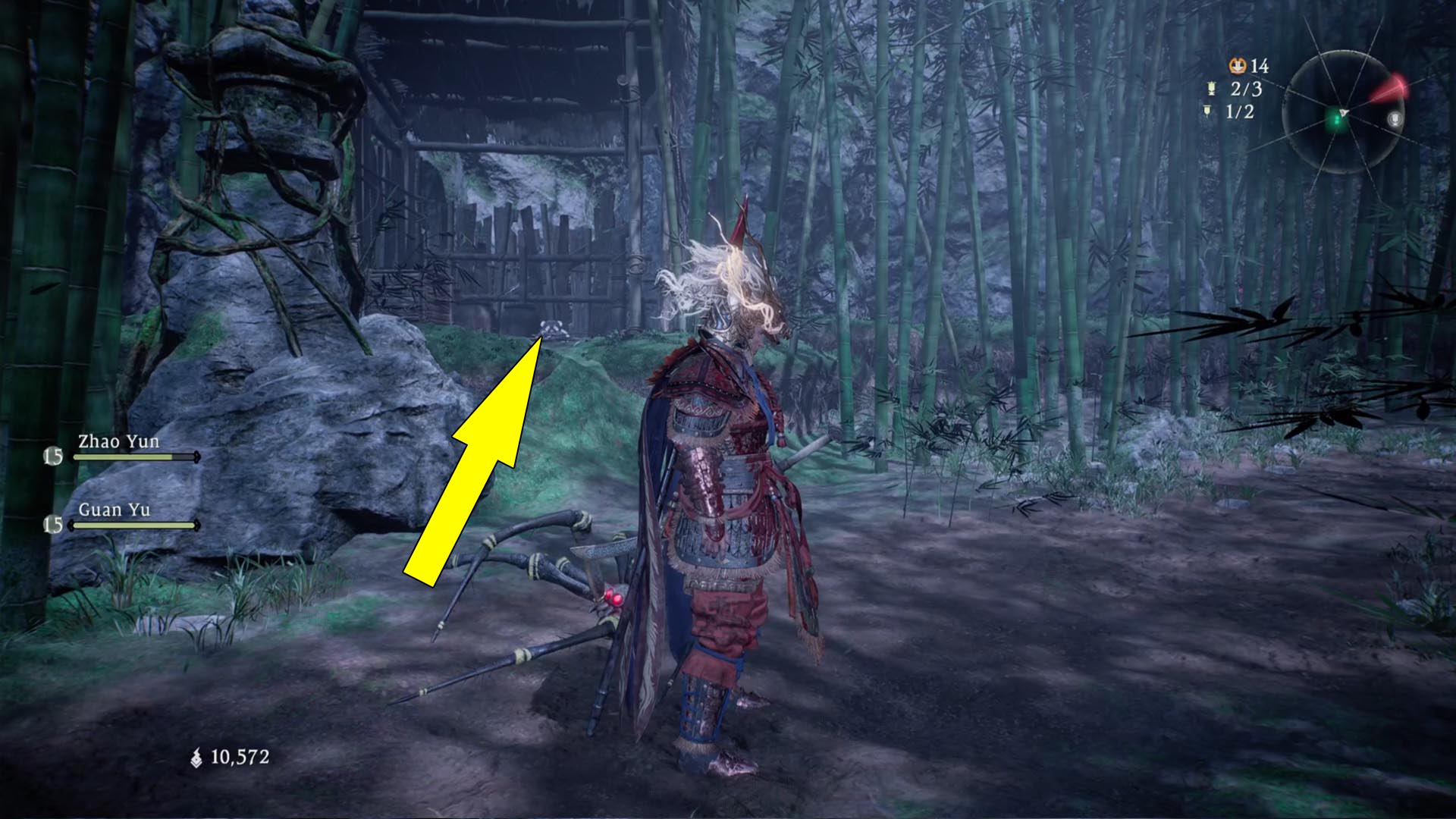Click Zhao Yun's level 15 badge

pyautogui.click(x=52, y=457)
